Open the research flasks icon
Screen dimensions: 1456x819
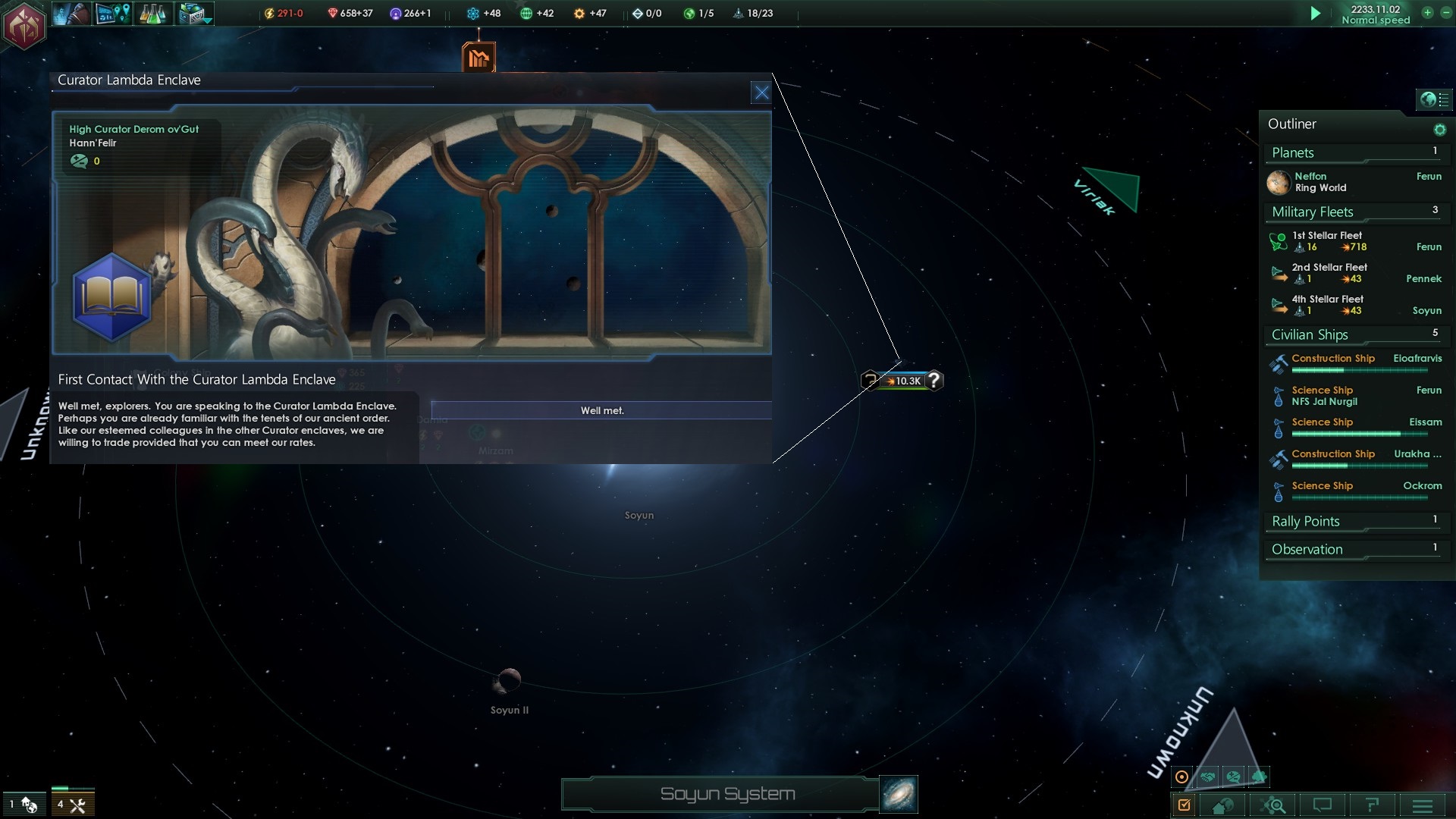click(x=152, y=14)
